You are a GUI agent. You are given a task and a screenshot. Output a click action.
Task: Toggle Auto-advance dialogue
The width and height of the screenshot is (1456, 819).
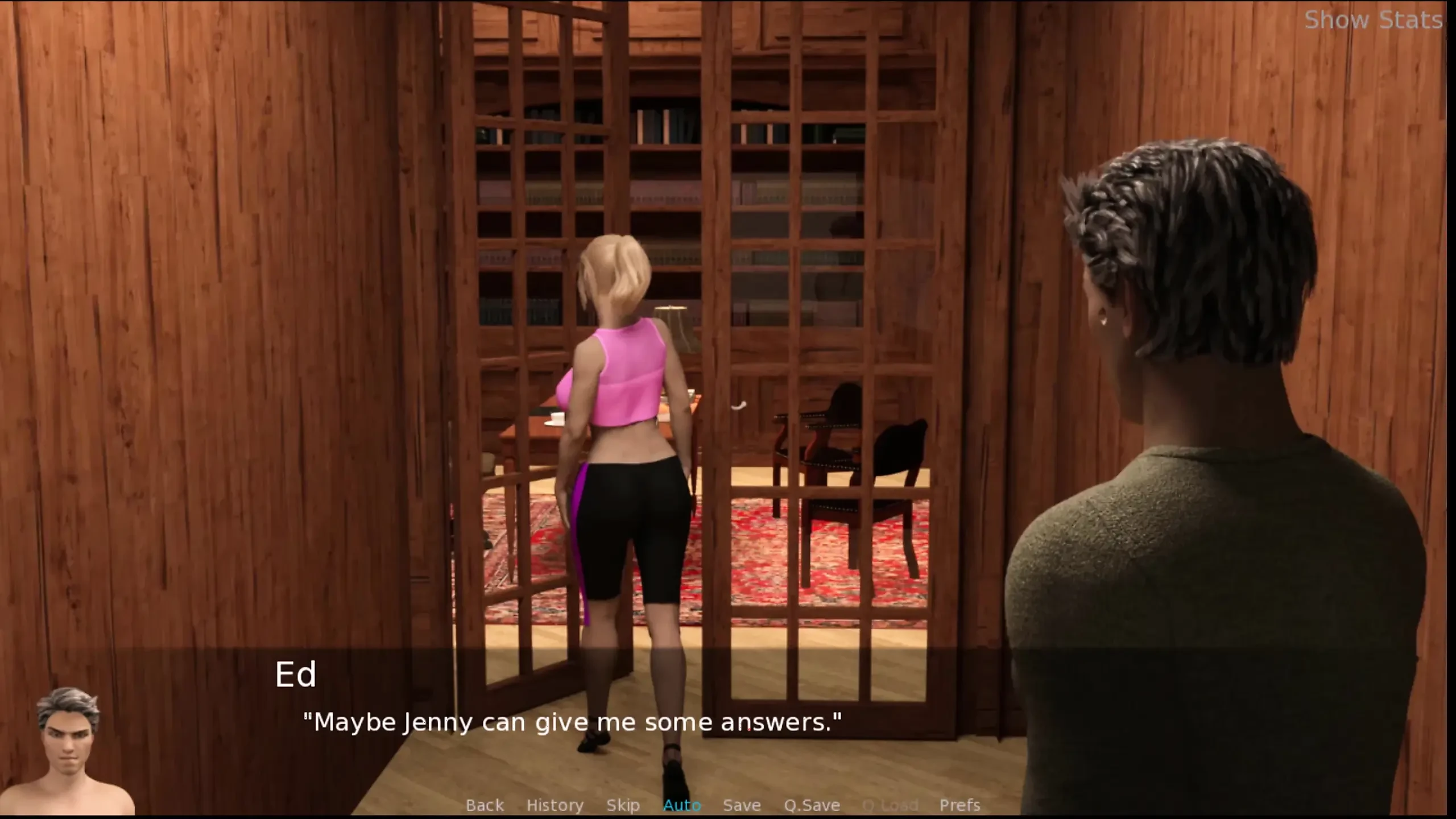[x=682, y=805]
